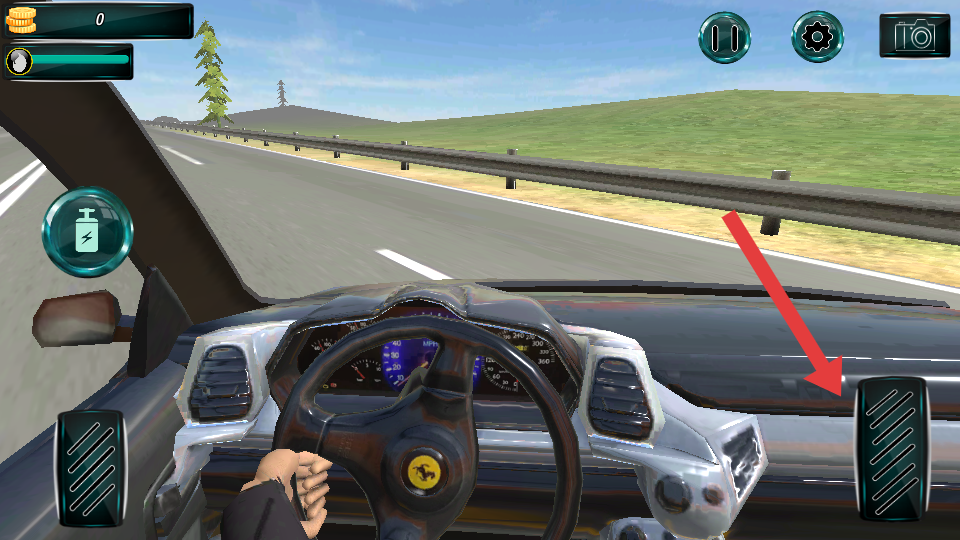Viewport: 960px width, 540px height.
Task: Tap the left brake pedal
Action: (x=91, y=467)
